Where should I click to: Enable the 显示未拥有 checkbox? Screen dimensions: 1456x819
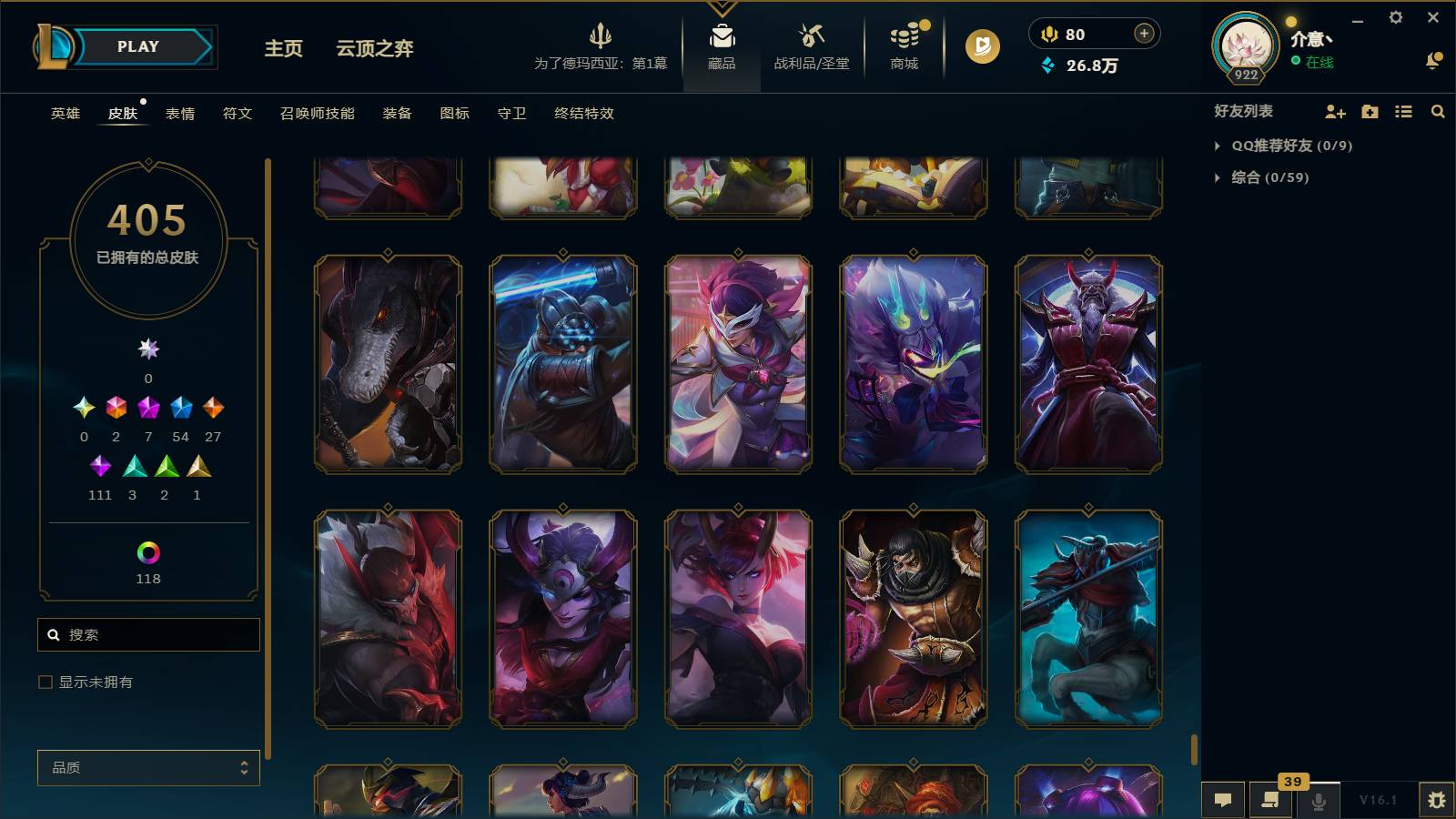click(44, 681)
